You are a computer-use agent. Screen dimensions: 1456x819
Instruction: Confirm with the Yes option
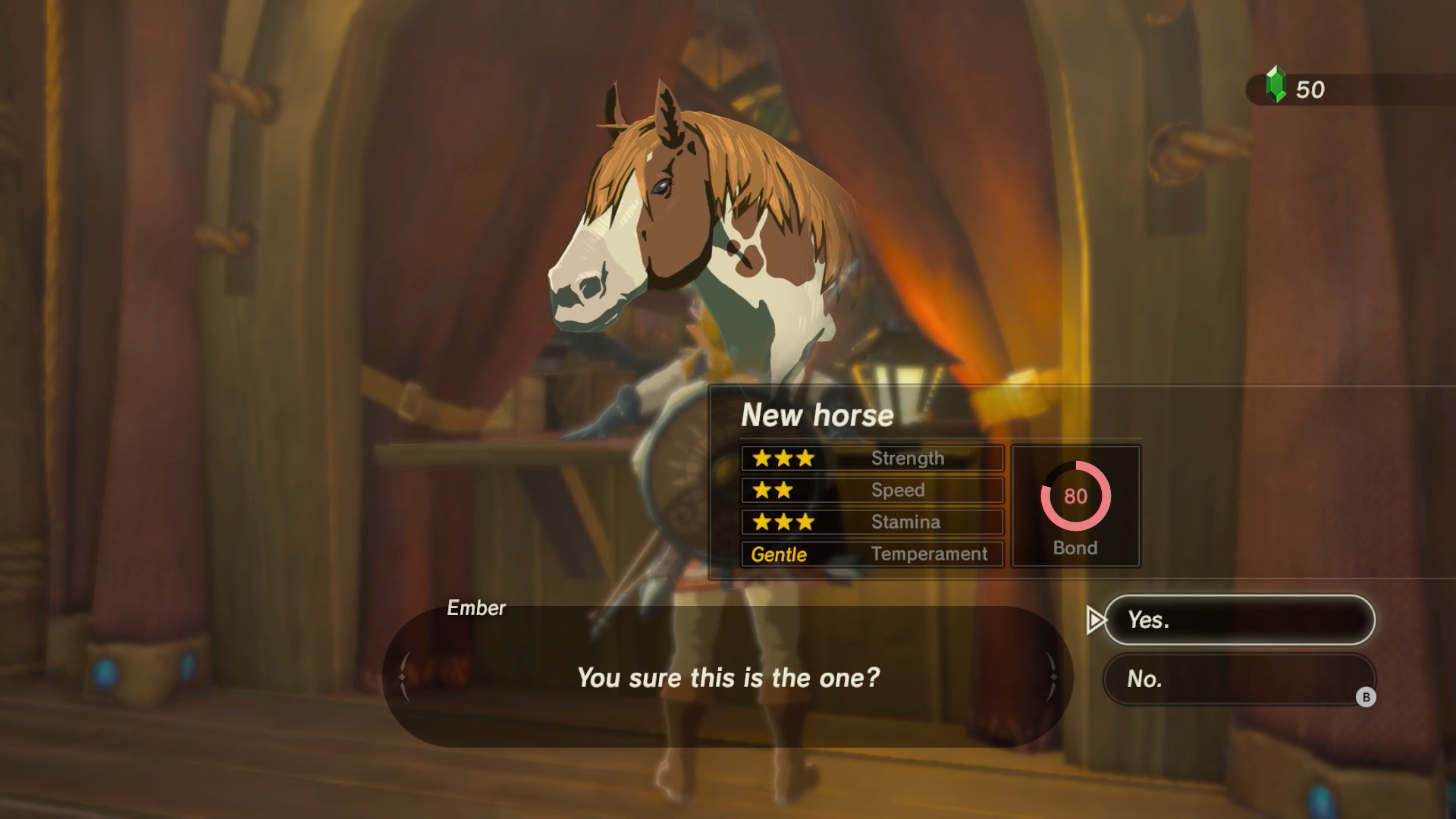pos(1238,620)
